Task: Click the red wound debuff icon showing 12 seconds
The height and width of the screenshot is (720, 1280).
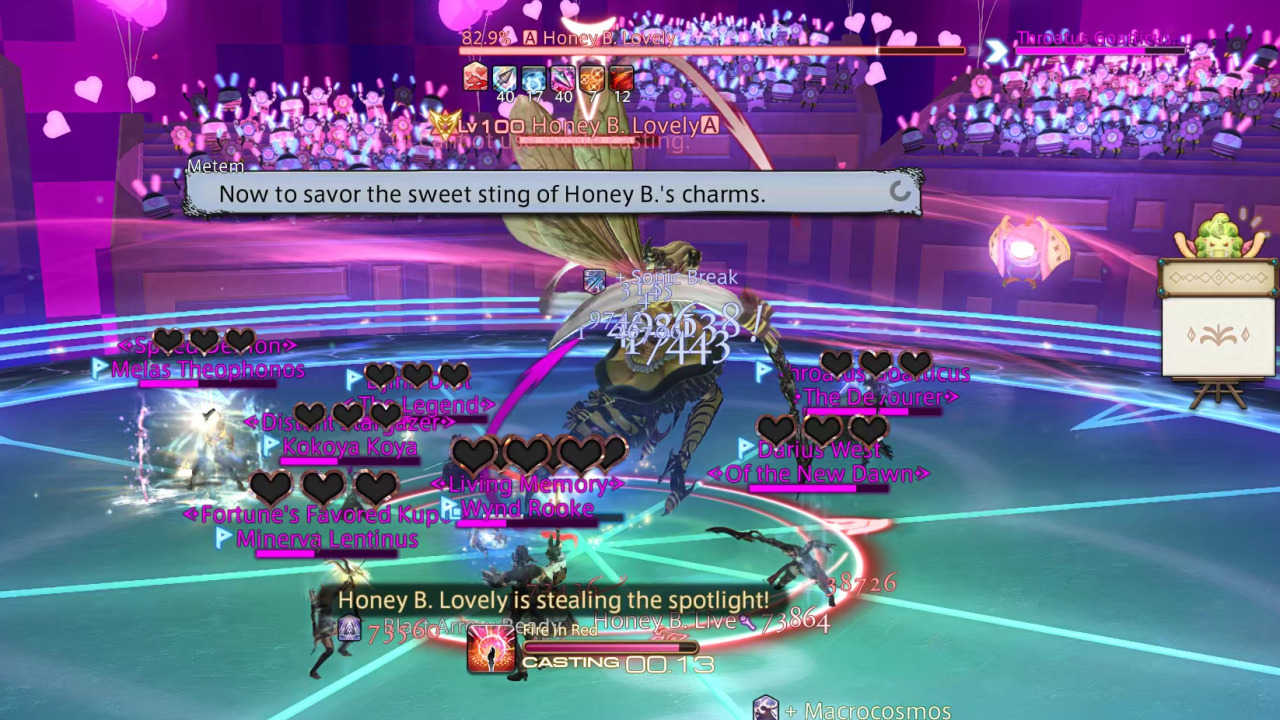Action: point(620,78)
